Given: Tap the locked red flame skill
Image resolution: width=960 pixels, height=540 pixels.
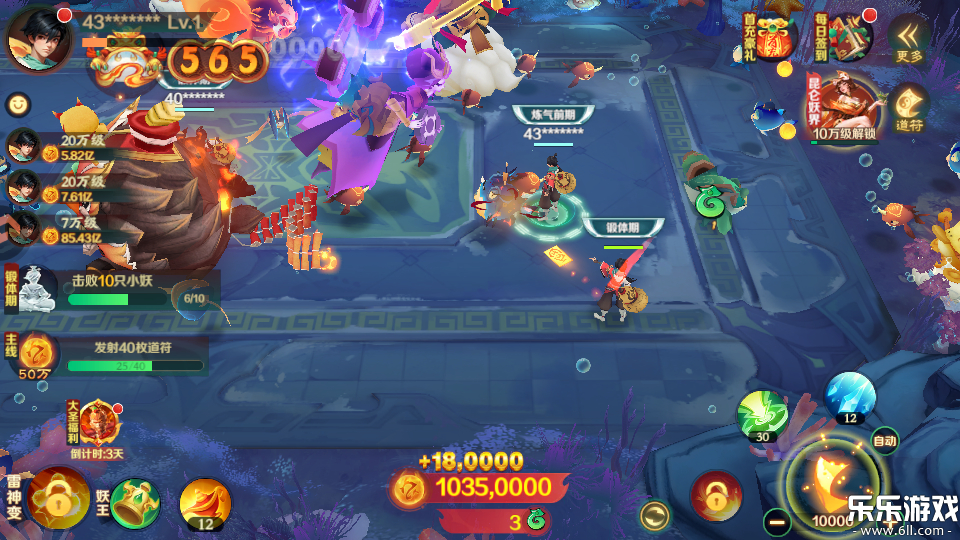Looking at the screenshot, I should click(x=716, y=495).
